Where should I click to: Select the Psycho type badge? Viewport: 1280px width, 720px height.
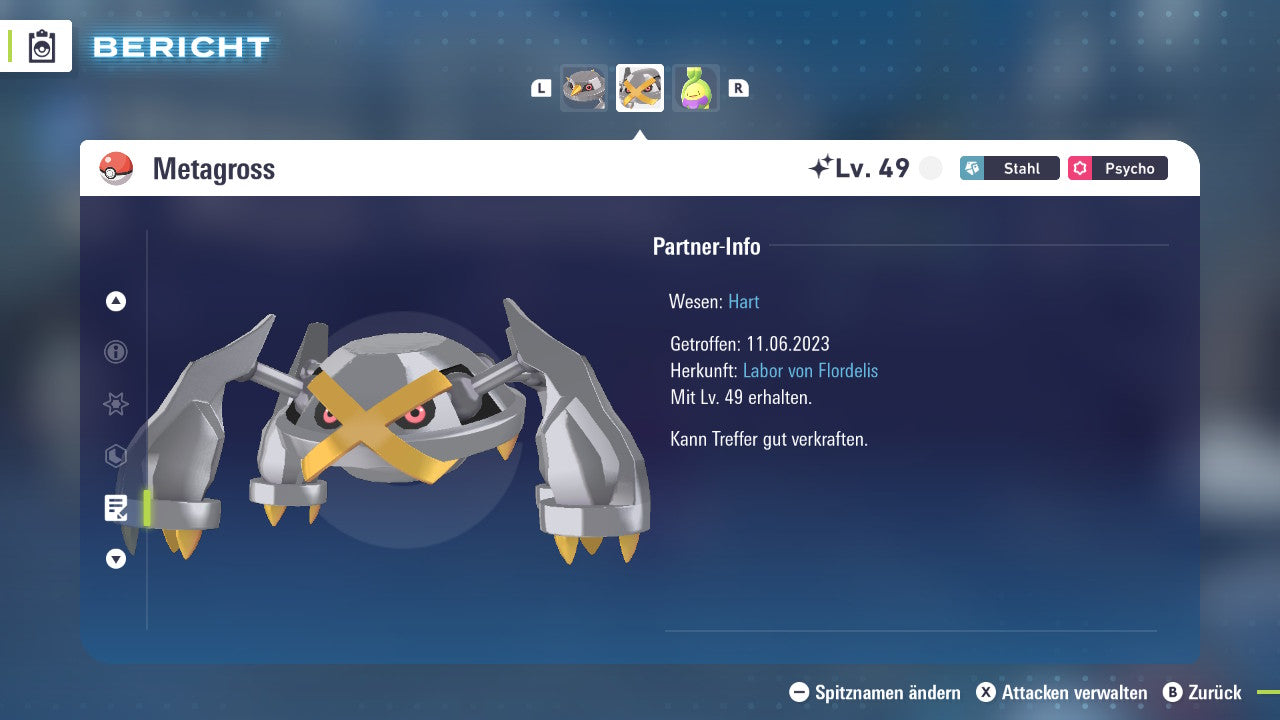pyautogui.click(x=1117, y=168)
